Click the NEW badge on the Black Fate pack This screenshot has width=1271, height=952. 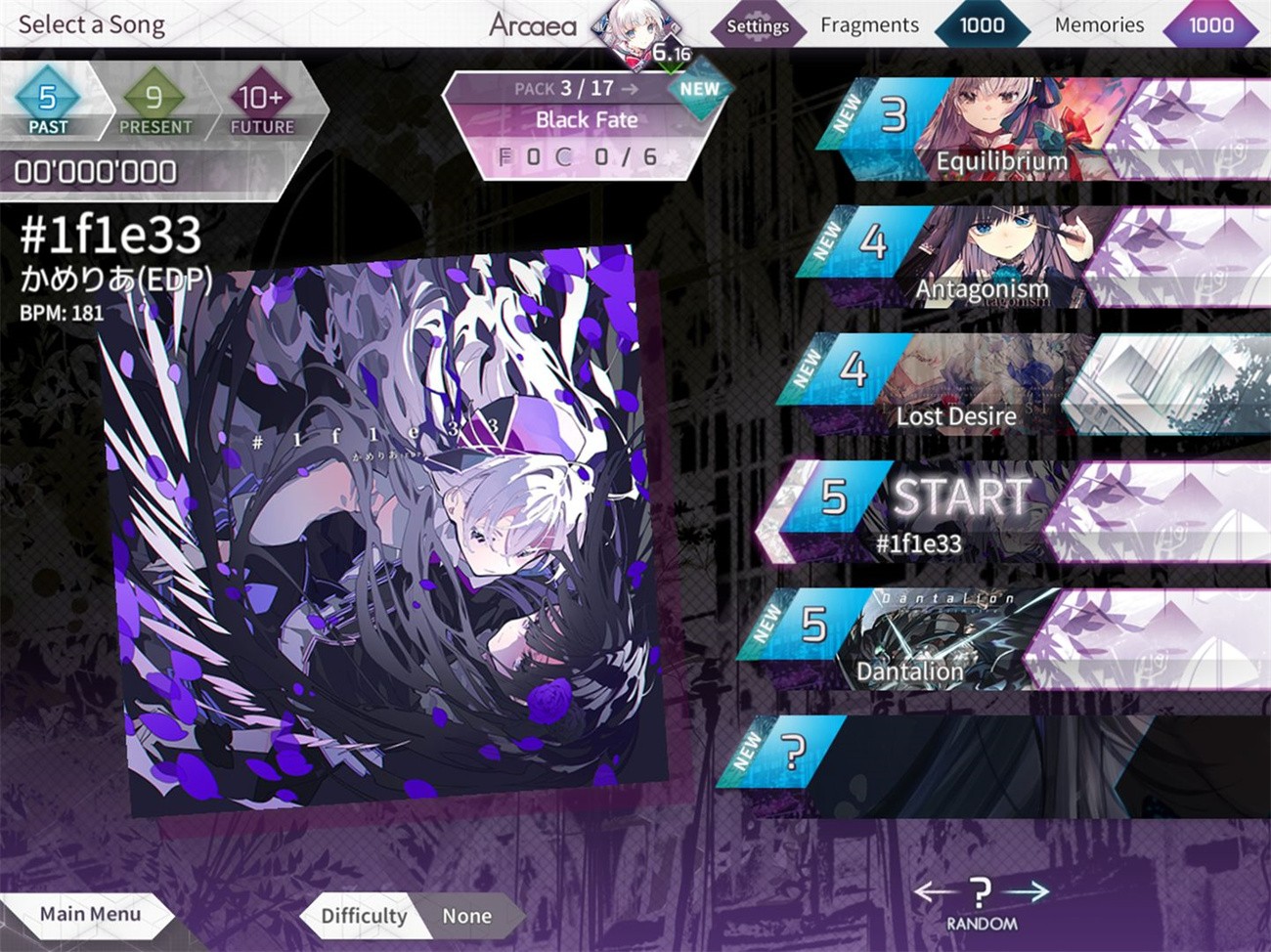(x=700, y=88)
